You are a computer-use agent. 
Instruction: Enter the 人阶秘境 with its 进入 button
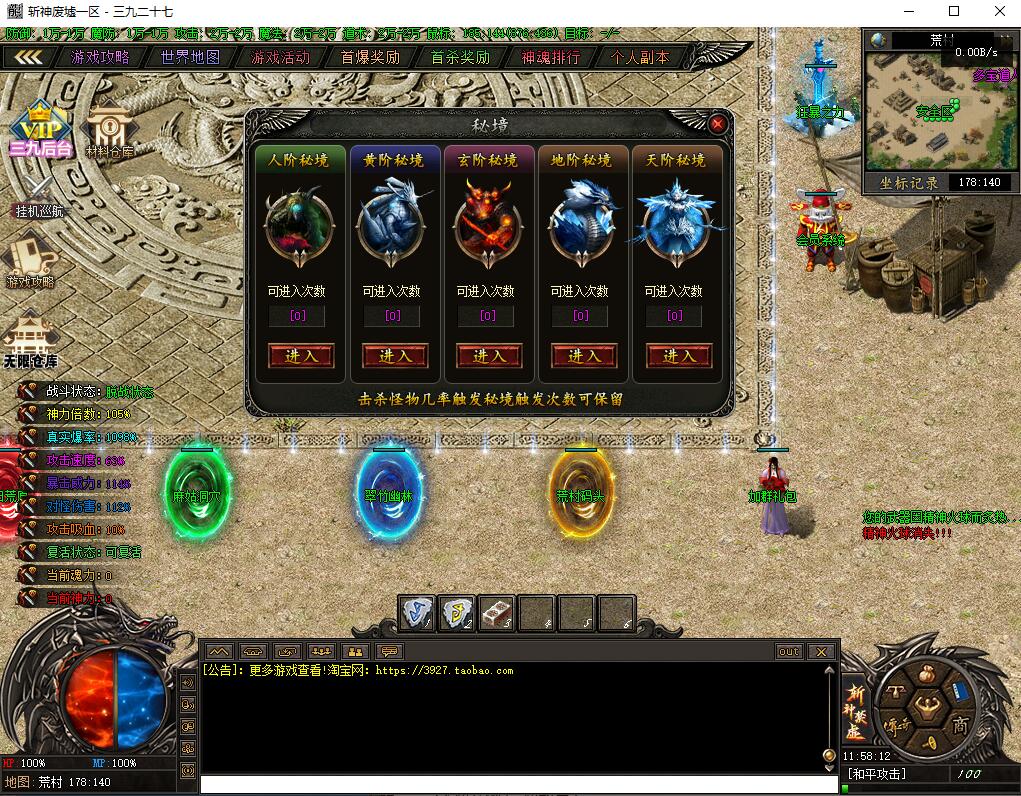pos(301,356)
